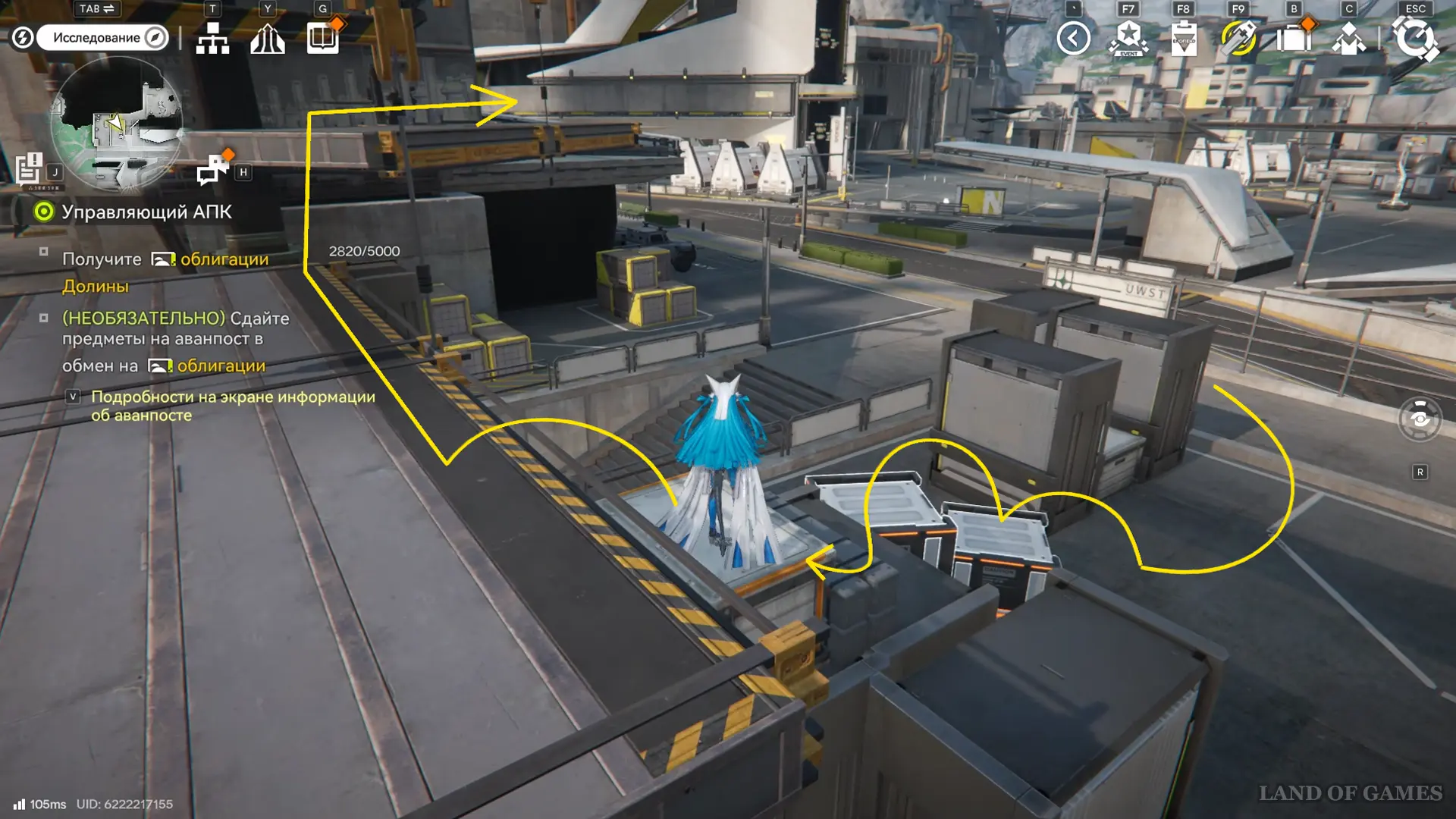This screenshot has height=819, width=1456.
Task: Open the briefcase inventory icon
Action: point(1294,38)
